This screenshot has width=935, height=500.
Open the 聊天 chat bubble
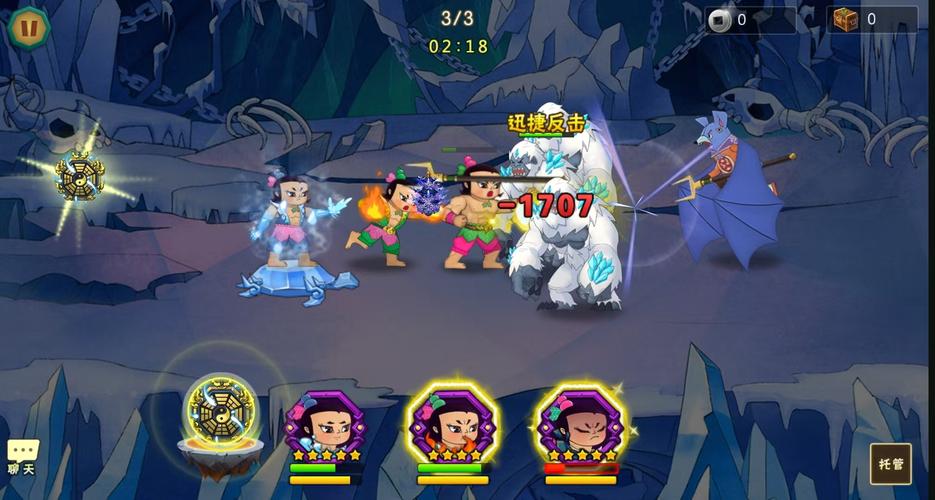pos(22,457)
